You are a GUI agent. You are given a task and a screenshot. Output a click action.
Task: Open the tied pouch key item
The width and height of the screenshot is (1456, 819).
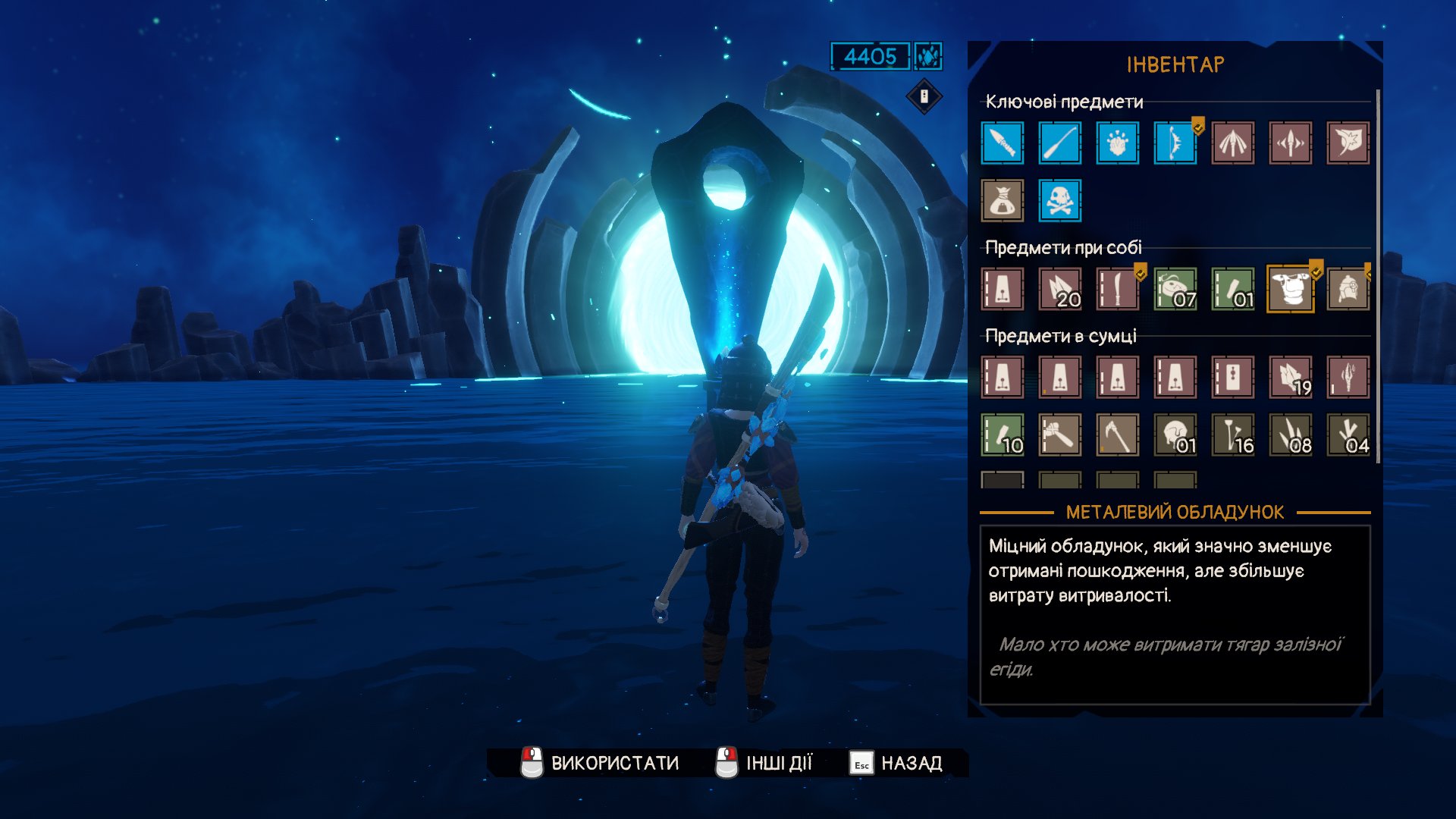pyautogui.click(x=1002, y=200)
